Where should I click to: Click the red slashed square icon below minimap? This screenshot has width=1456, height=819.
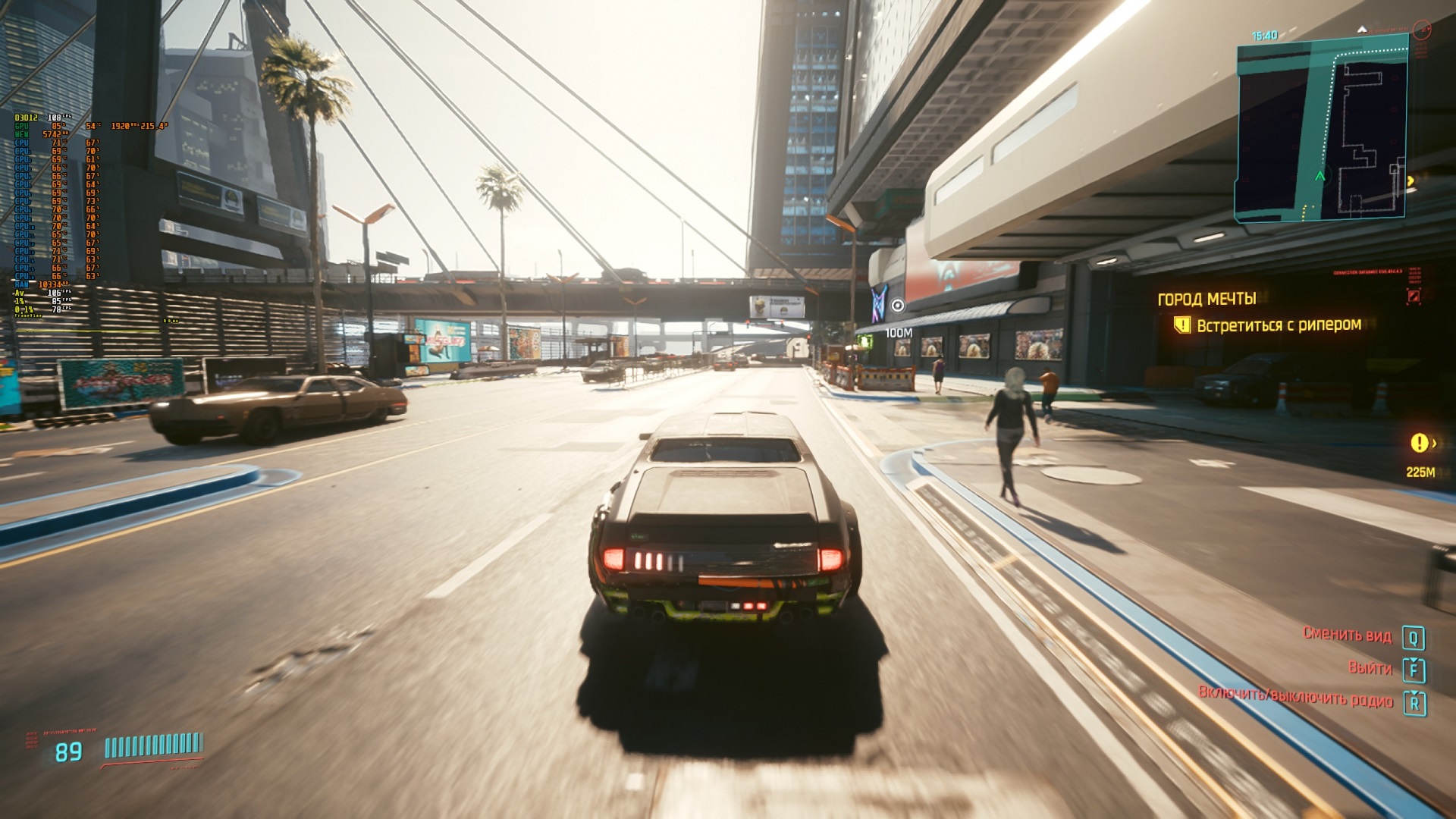1414,297
